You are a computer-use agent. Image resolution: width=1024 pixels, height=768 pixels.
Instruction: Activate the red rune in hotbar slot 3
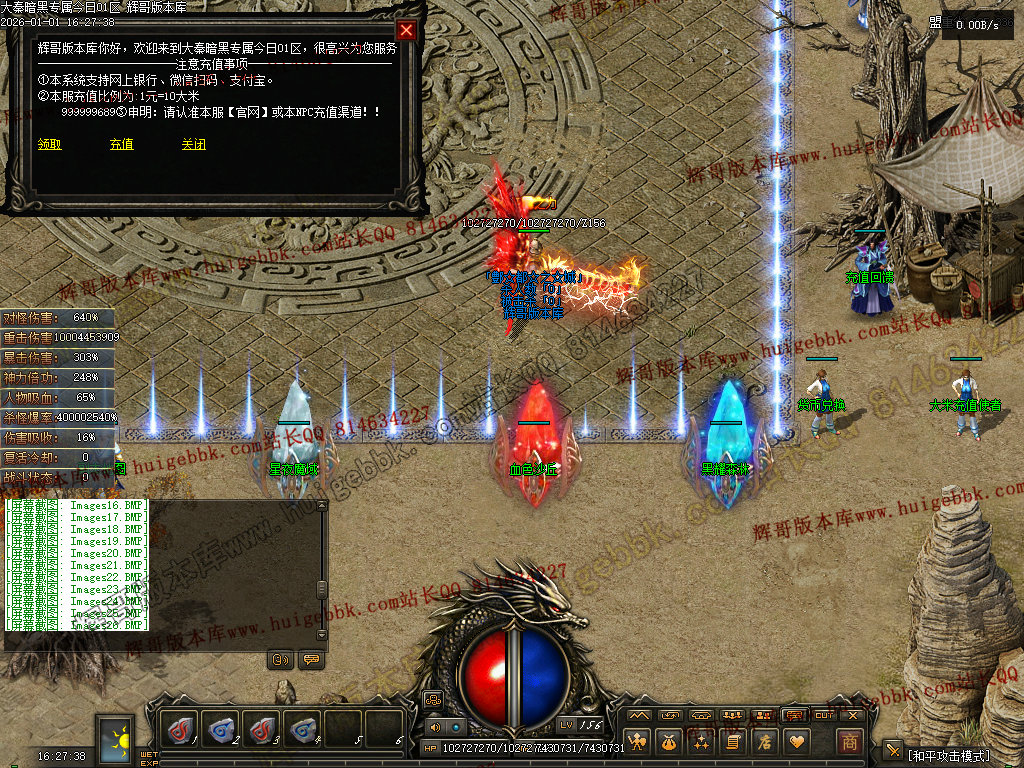(262, 729)
